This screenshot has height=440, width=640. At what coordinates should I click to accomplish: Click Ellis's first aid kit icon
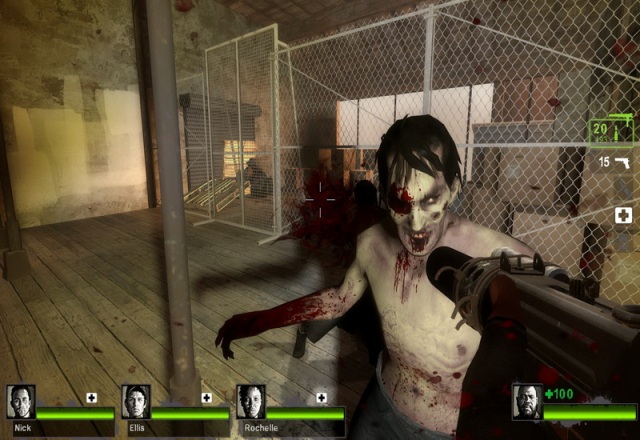pos(207,397)
